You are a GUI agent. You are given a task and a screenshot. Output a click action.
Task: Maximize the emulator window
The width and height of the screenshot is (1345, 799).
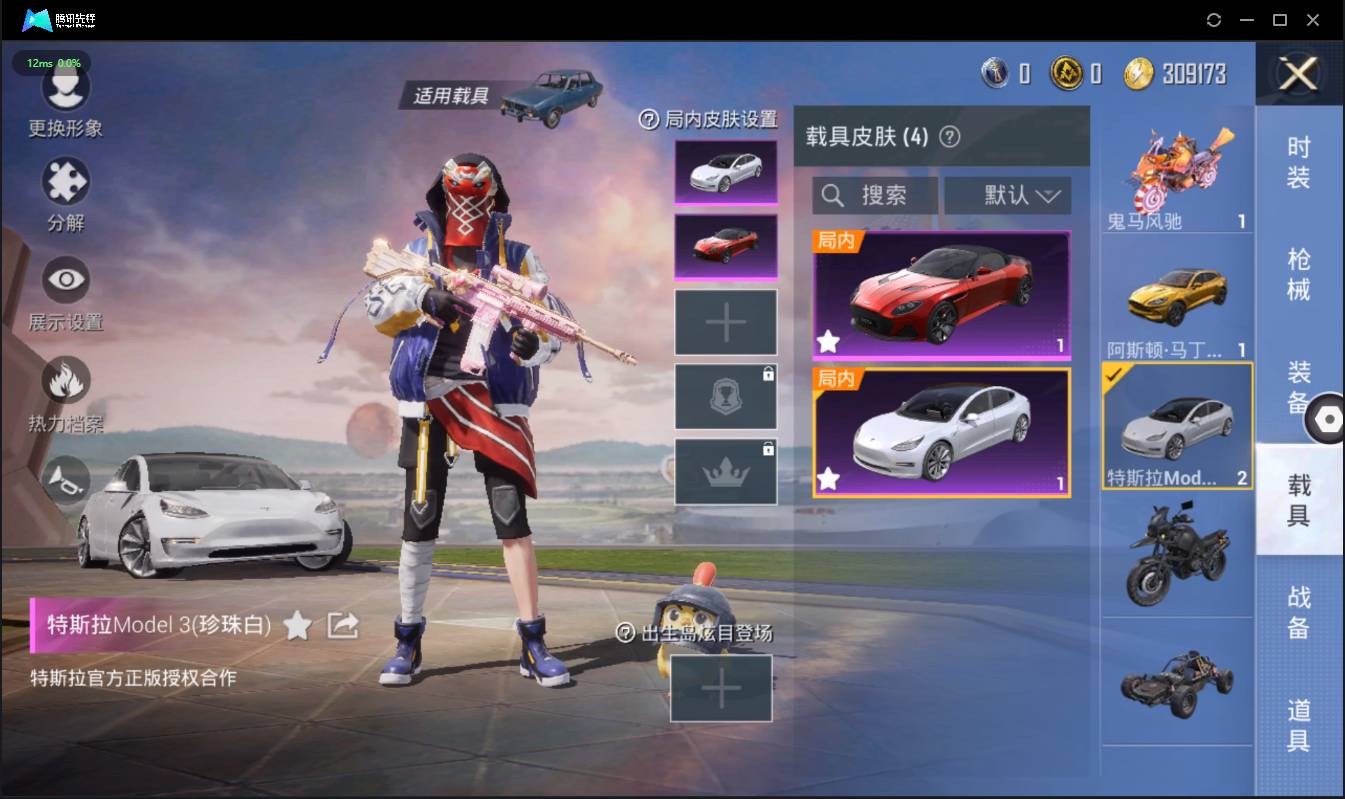tap(1279, 20)
